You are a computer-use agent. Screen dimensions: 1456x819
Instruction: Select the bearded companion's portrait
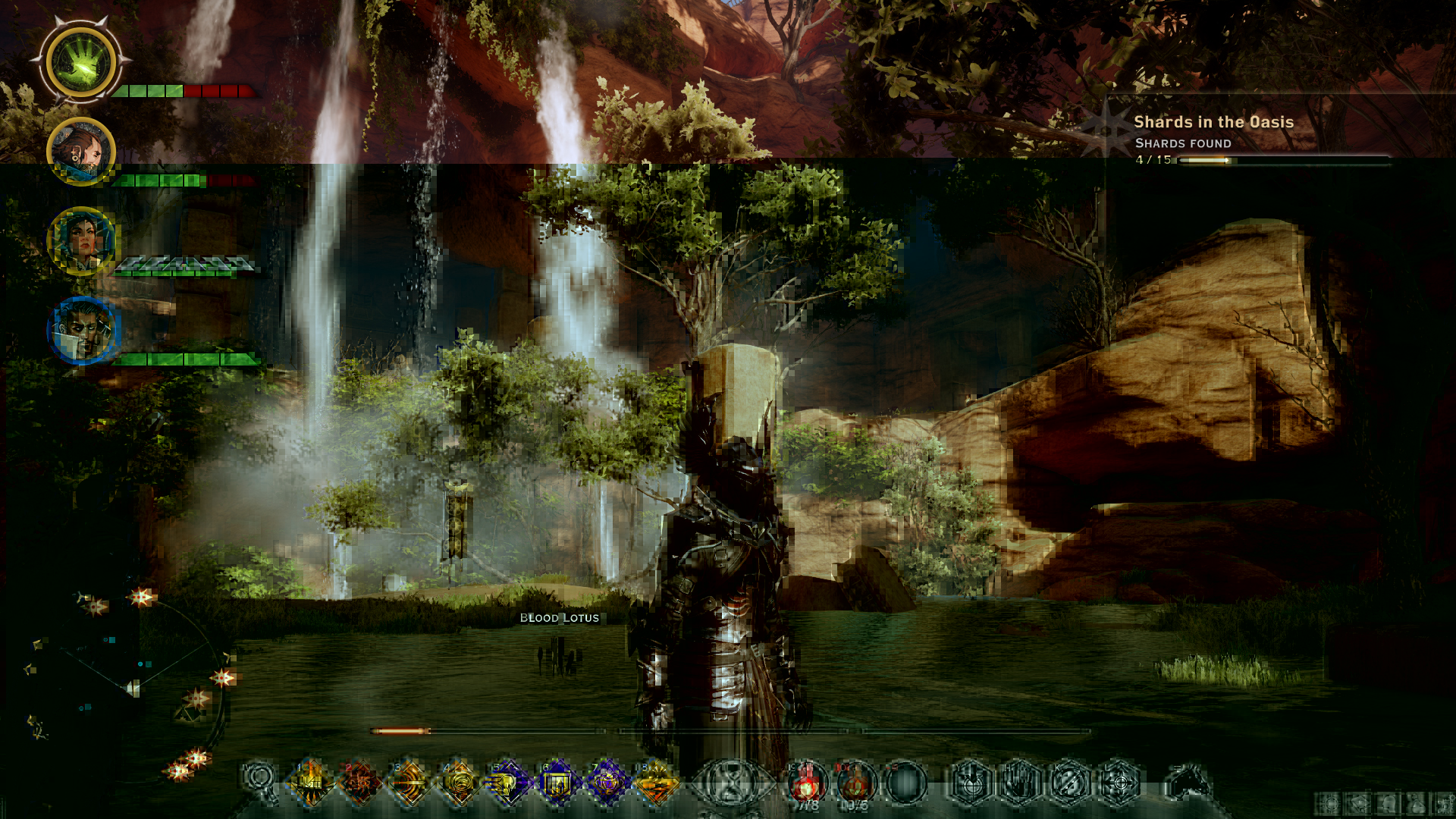(x=81, y=152)
